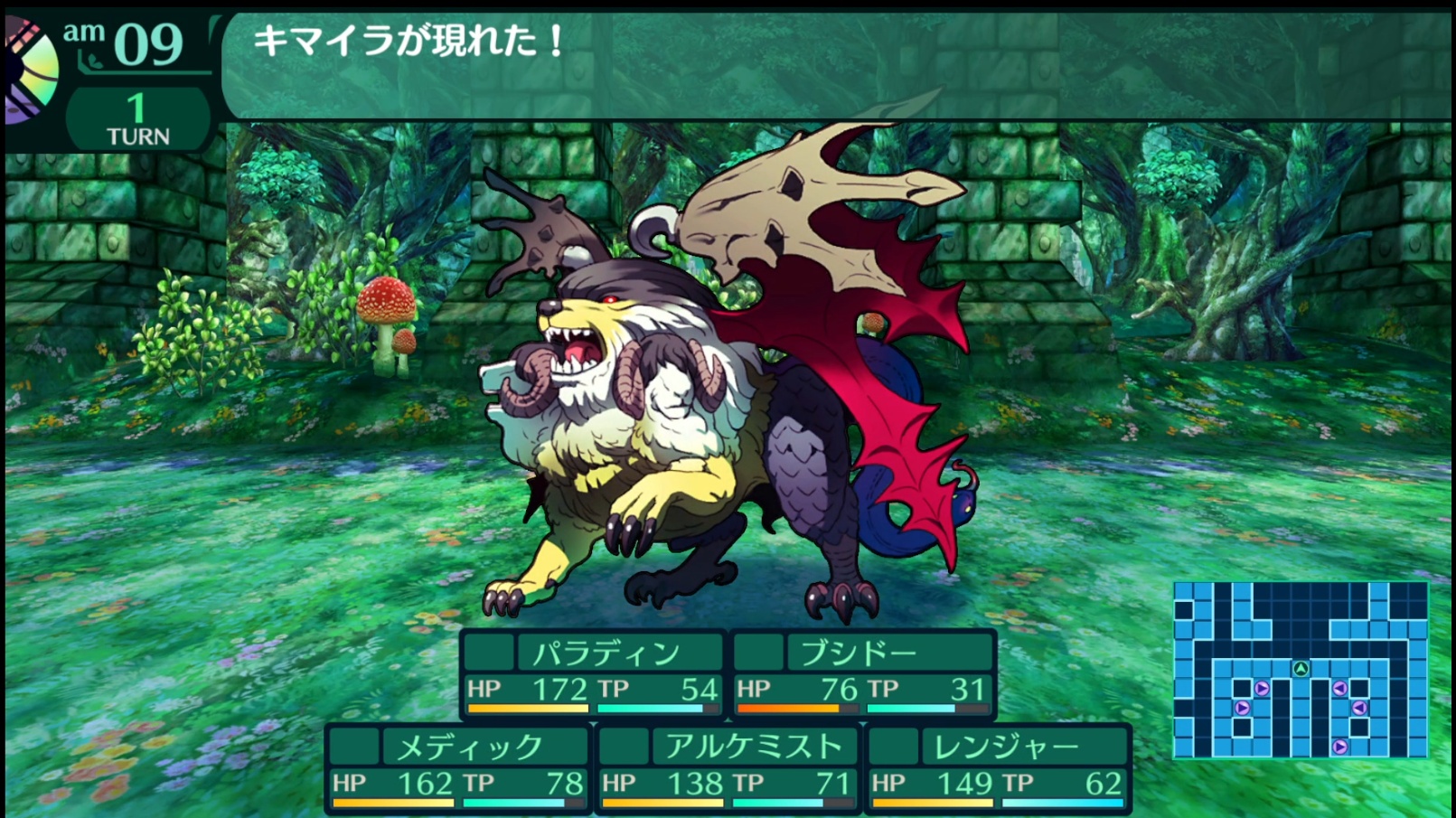Screen dimensions: 1456x818
Task: Select the ブシドー party member panel
Action: [863, 674]
